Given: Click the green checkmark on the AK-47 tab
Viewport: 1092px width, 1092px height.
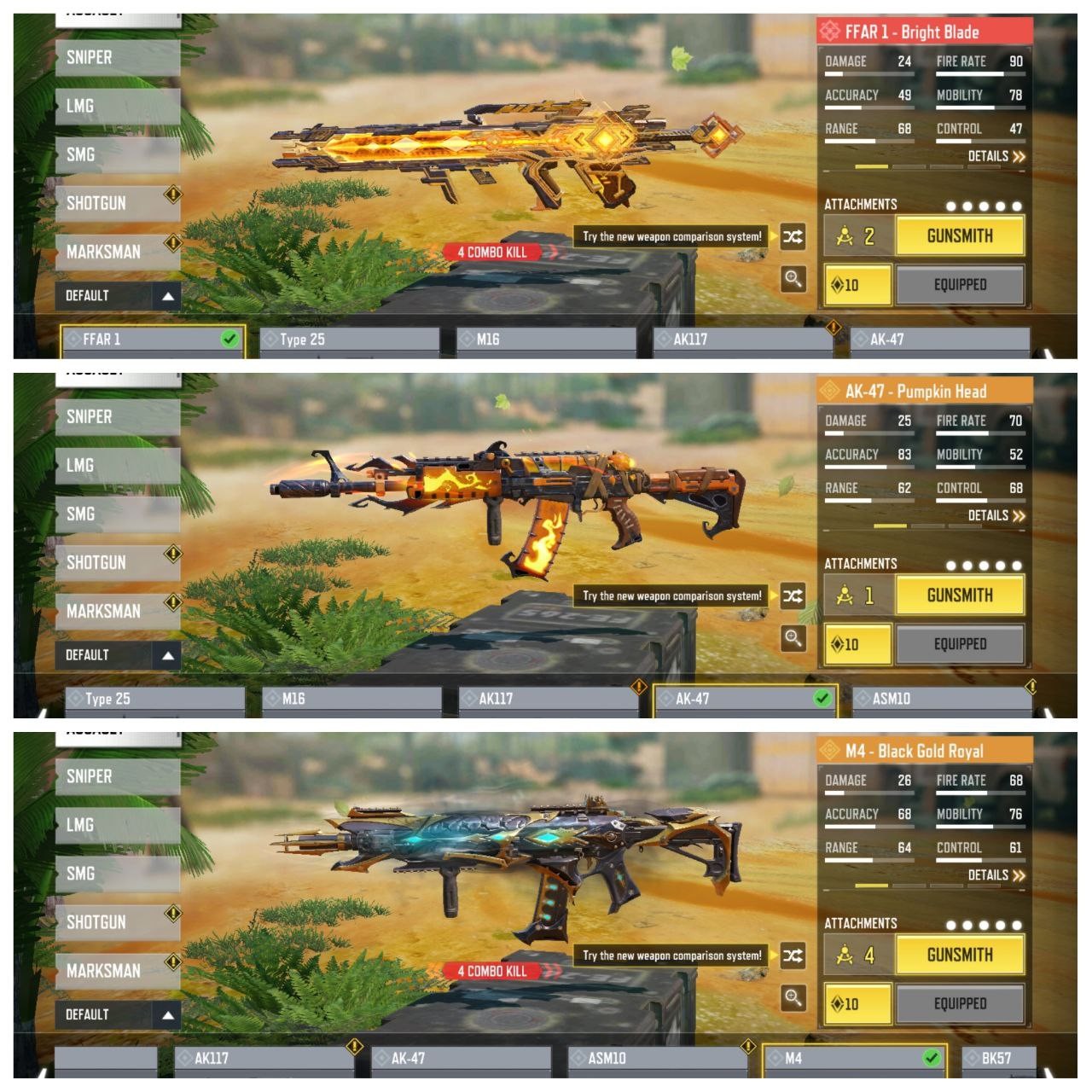Looking at the screenshot, I should click(822, 698).
